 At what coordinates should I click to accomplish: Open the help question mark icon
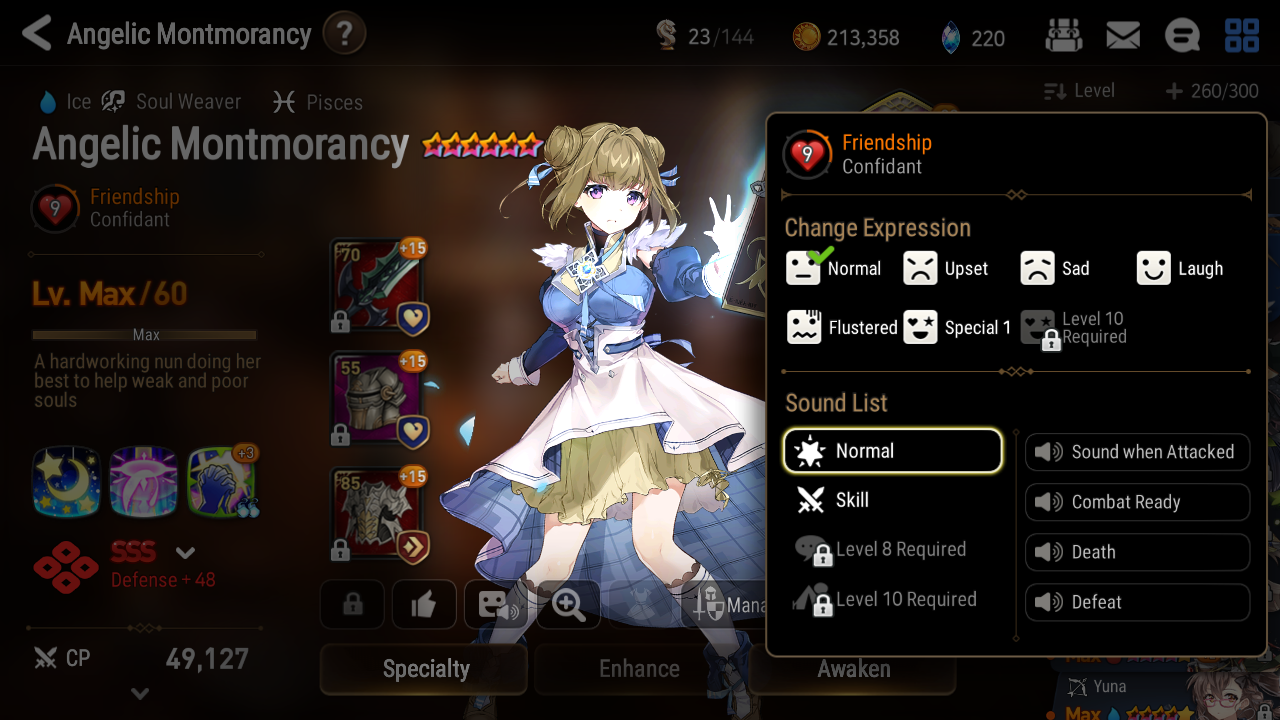point(344,32)
